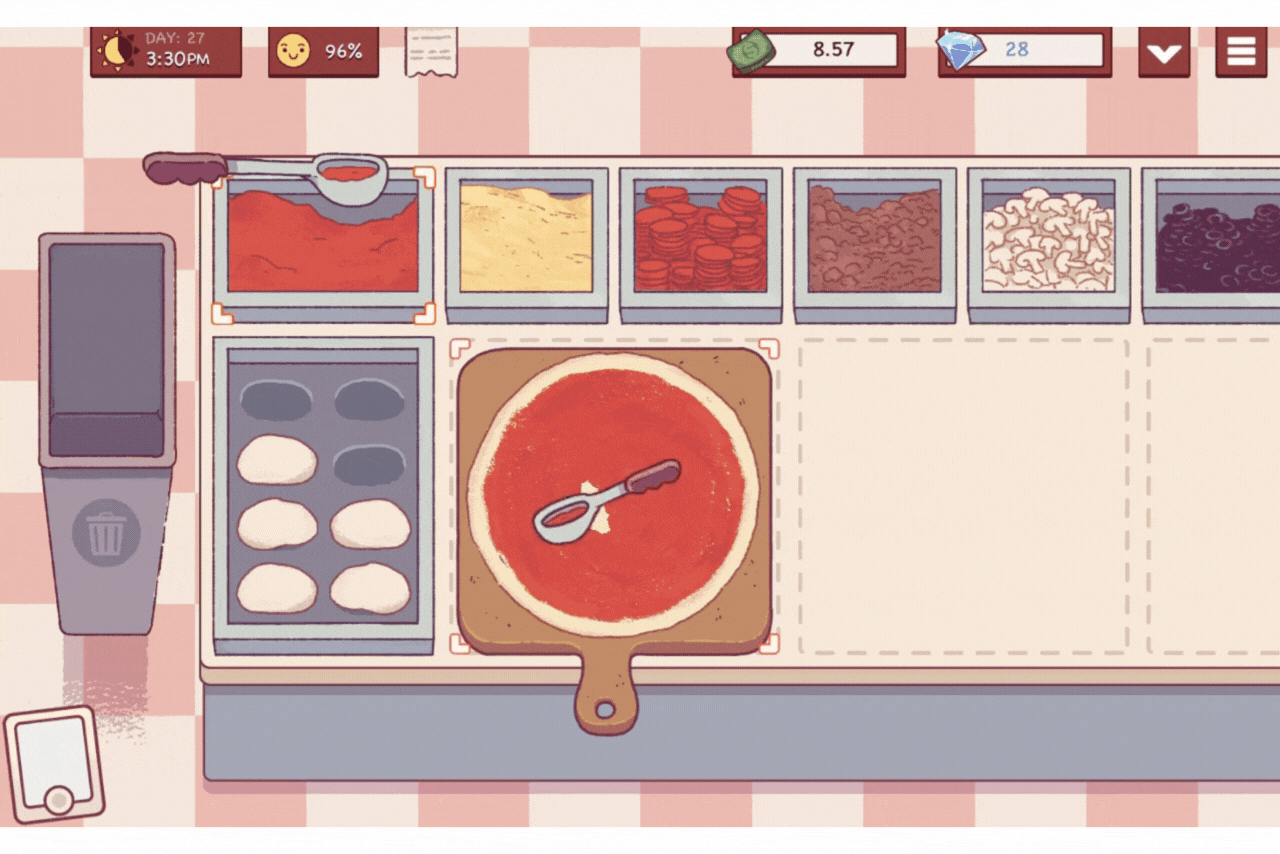This screenshot has height=854, width=1280.
Task: Click the Day 27 clock display
Action: click(x=165, y=50)
